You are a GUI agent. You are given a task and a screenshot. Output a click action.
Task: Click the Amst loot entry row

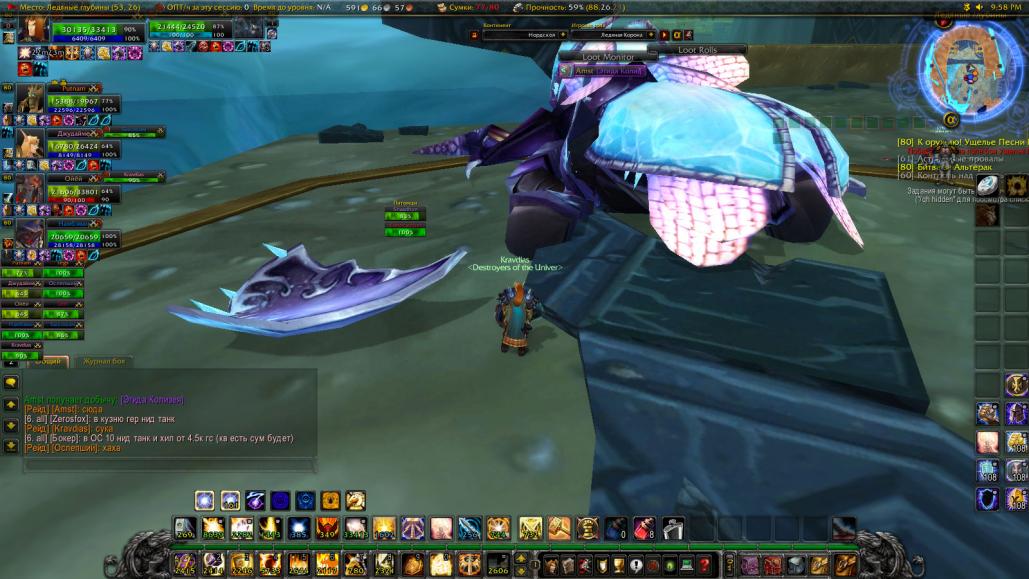coord(607,71)
